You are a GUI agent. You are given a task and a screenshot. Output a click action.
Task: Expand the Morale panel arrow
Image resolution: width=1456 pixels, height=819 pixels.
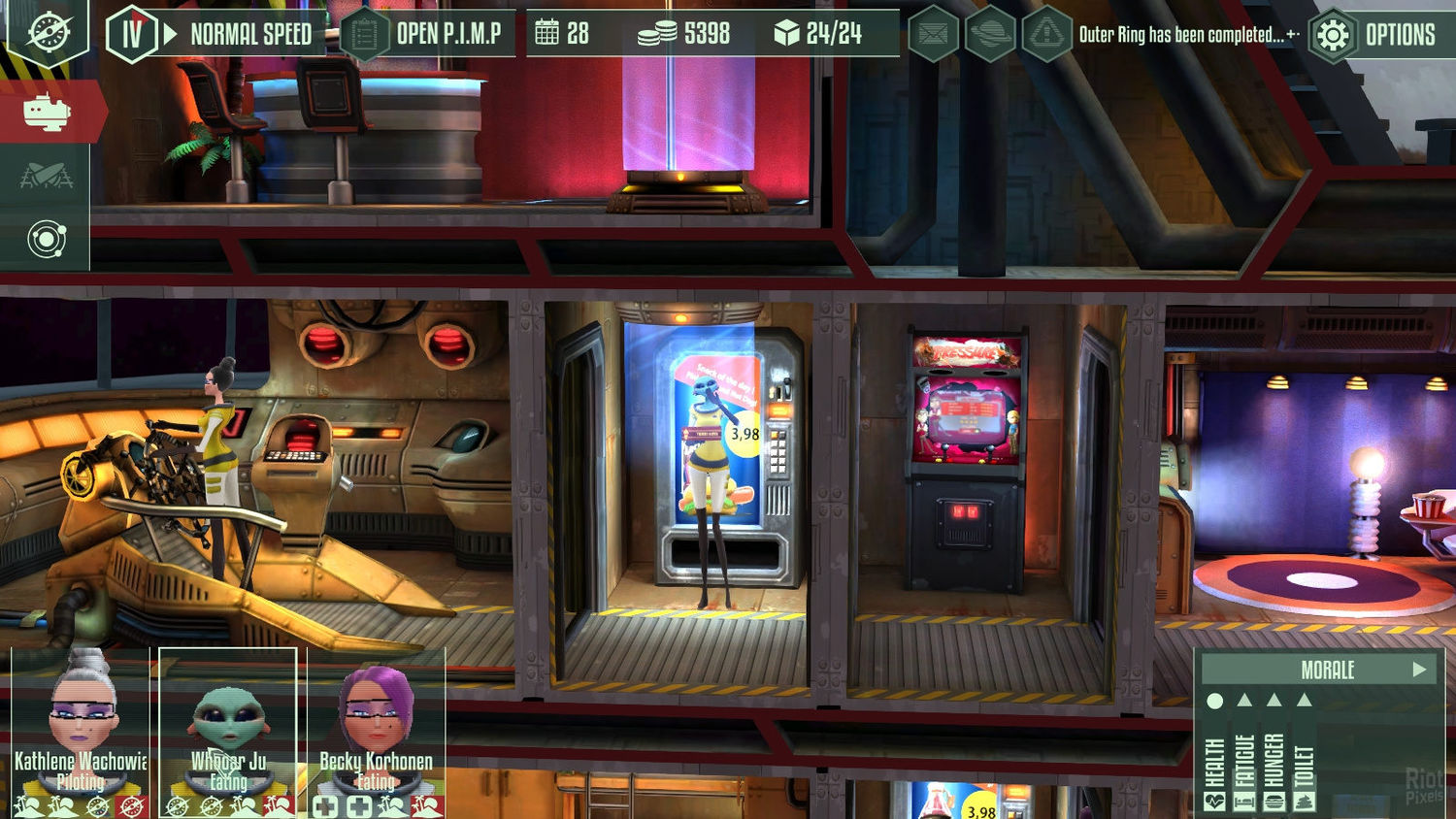coord(1419,670)
